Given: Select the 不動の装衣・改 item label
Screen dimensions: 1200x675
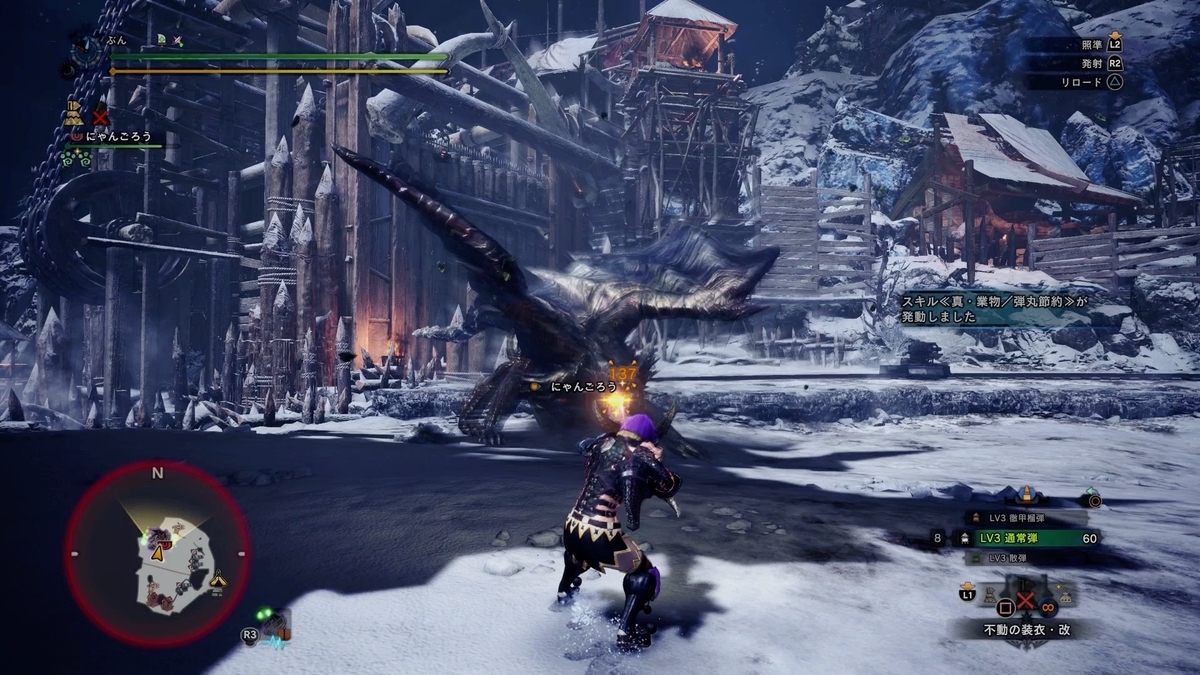Looking at the screenshot, I should coord(1024,630).
